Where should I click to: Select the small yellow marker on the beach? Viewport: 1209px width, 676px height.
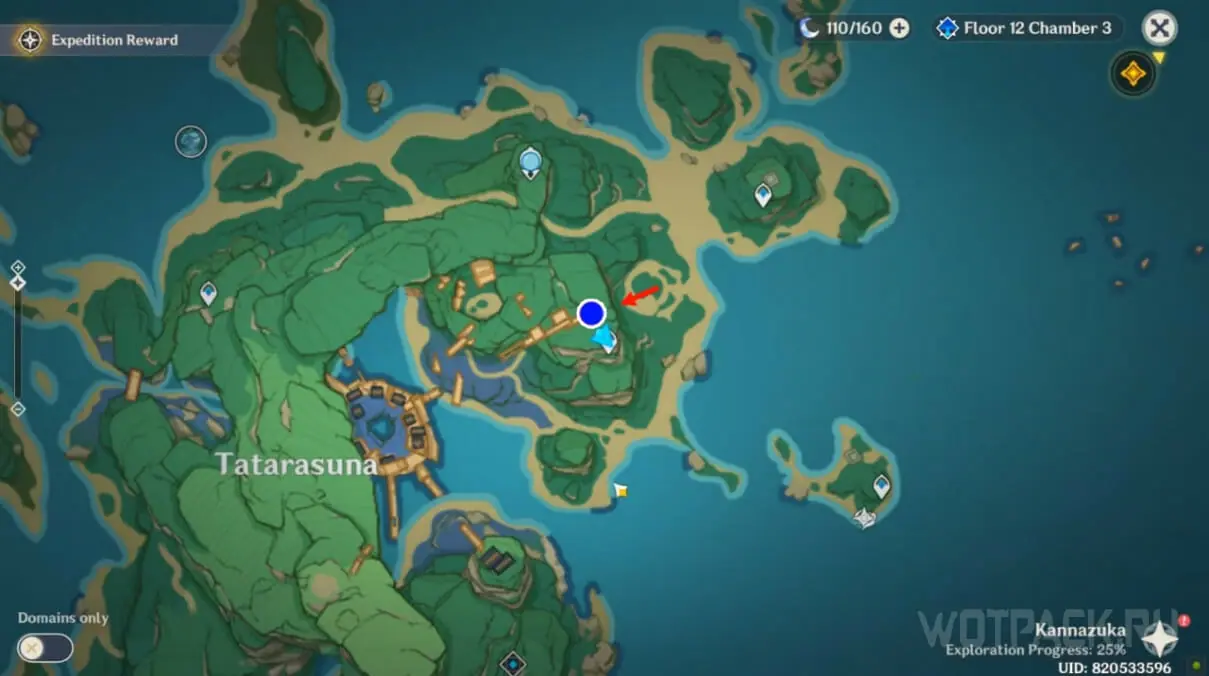pyautogui.click(x=621, y=490)
